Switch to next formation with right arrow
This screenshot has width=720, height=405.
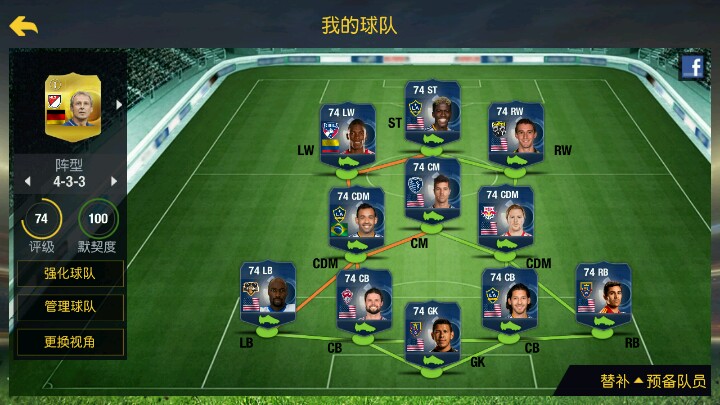114,181
